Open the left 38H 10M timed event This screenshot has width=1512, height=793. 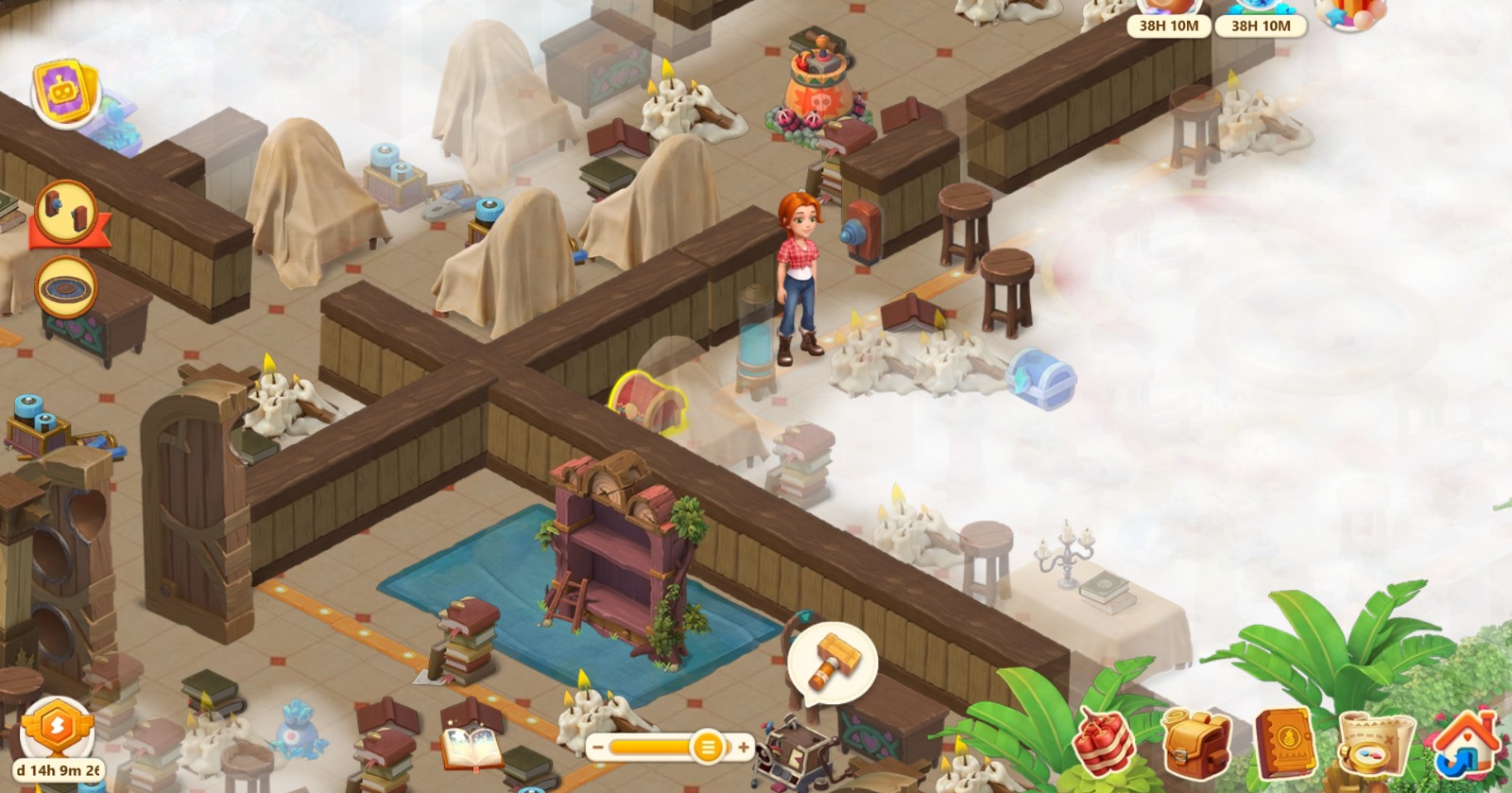tap(1168, 19)
